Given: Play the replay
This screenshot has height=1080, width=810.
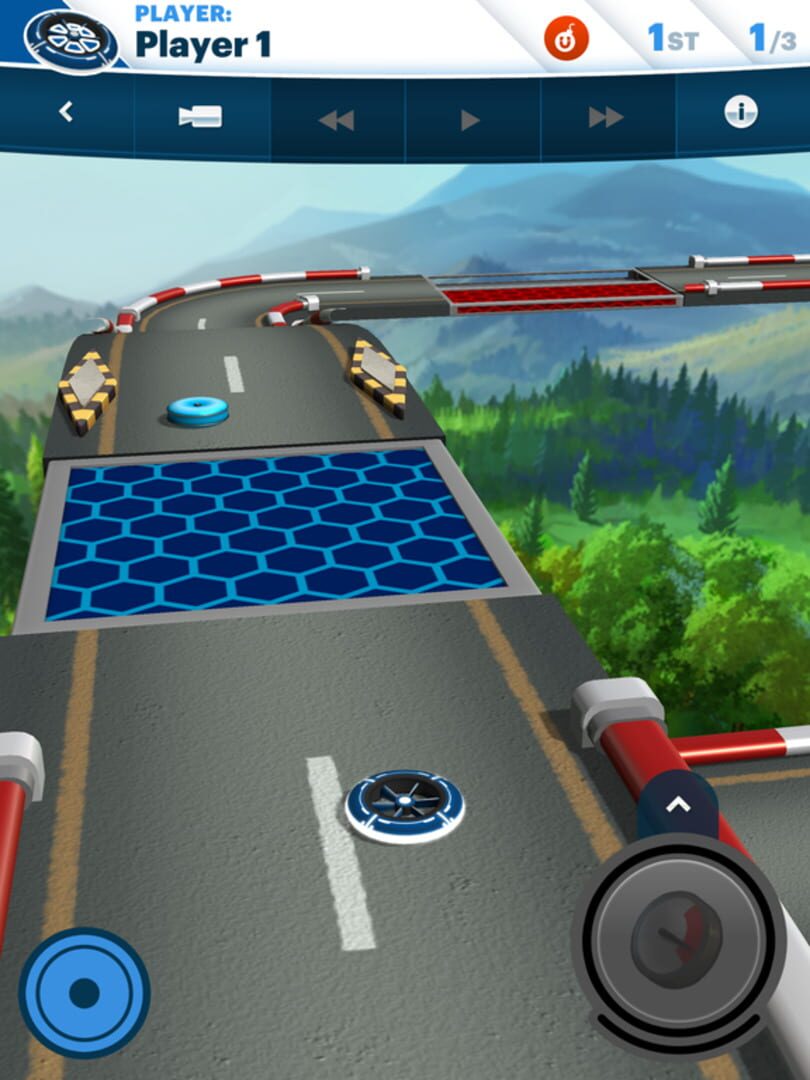Looking at the screenshot, I should [471, 121].
